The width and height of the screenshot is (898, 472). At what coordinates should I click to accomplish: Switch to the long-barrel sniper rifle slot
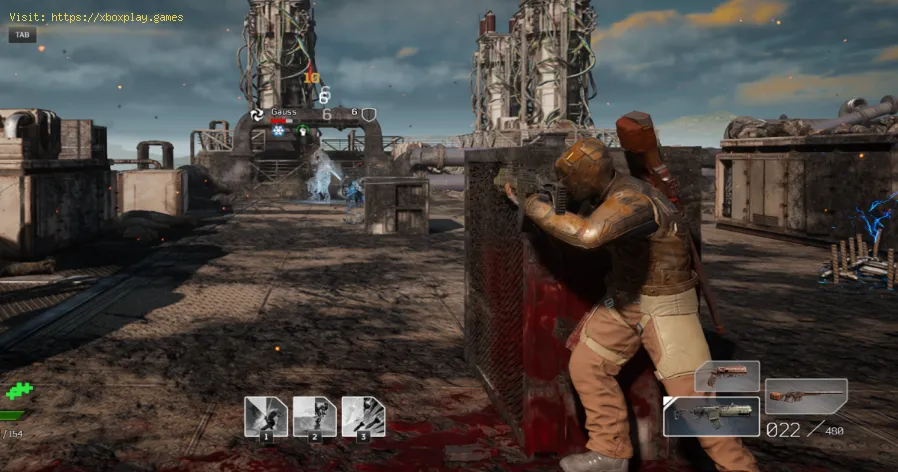[806, 396]
